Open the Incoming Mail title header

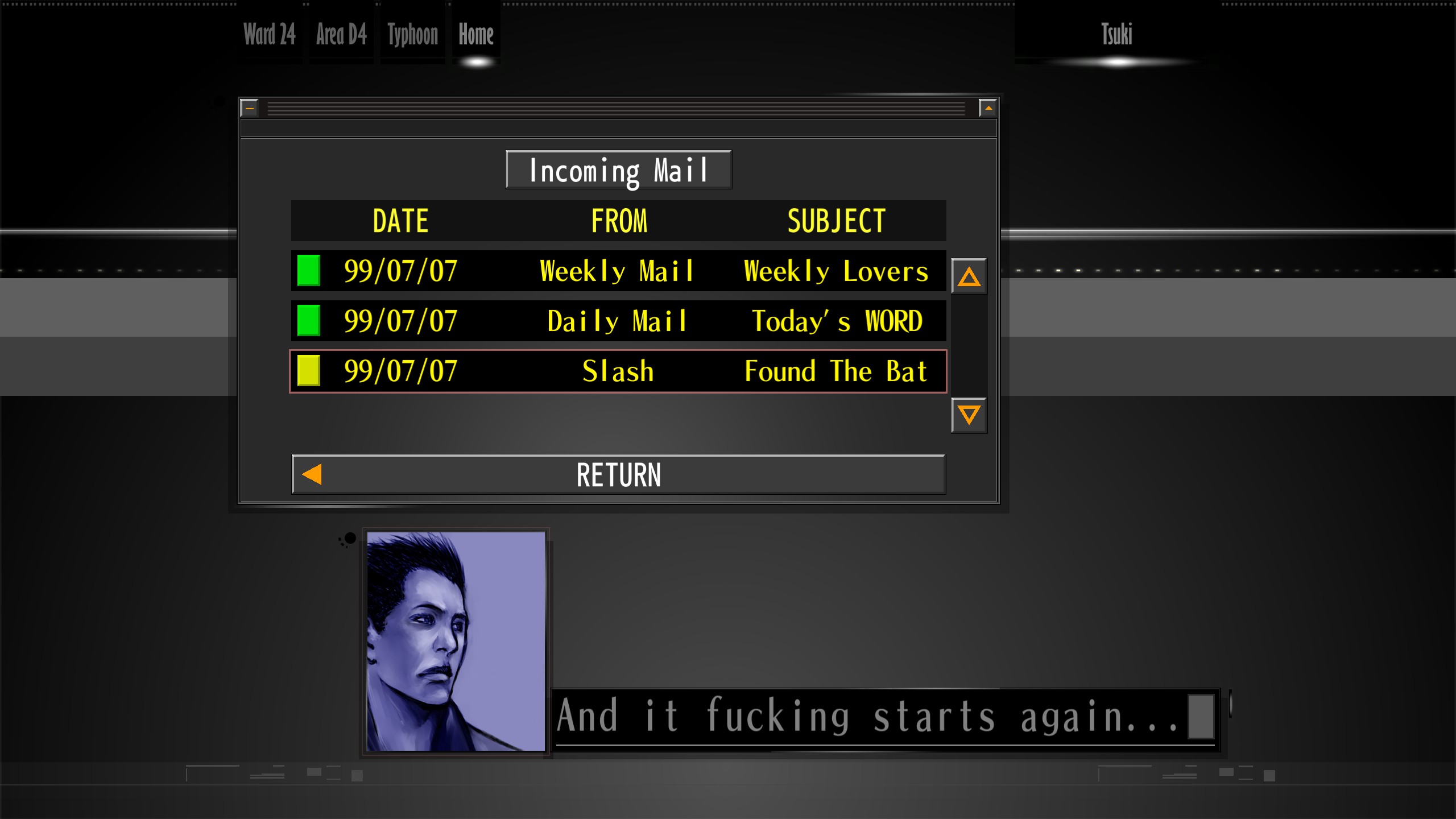pos(618,168)
